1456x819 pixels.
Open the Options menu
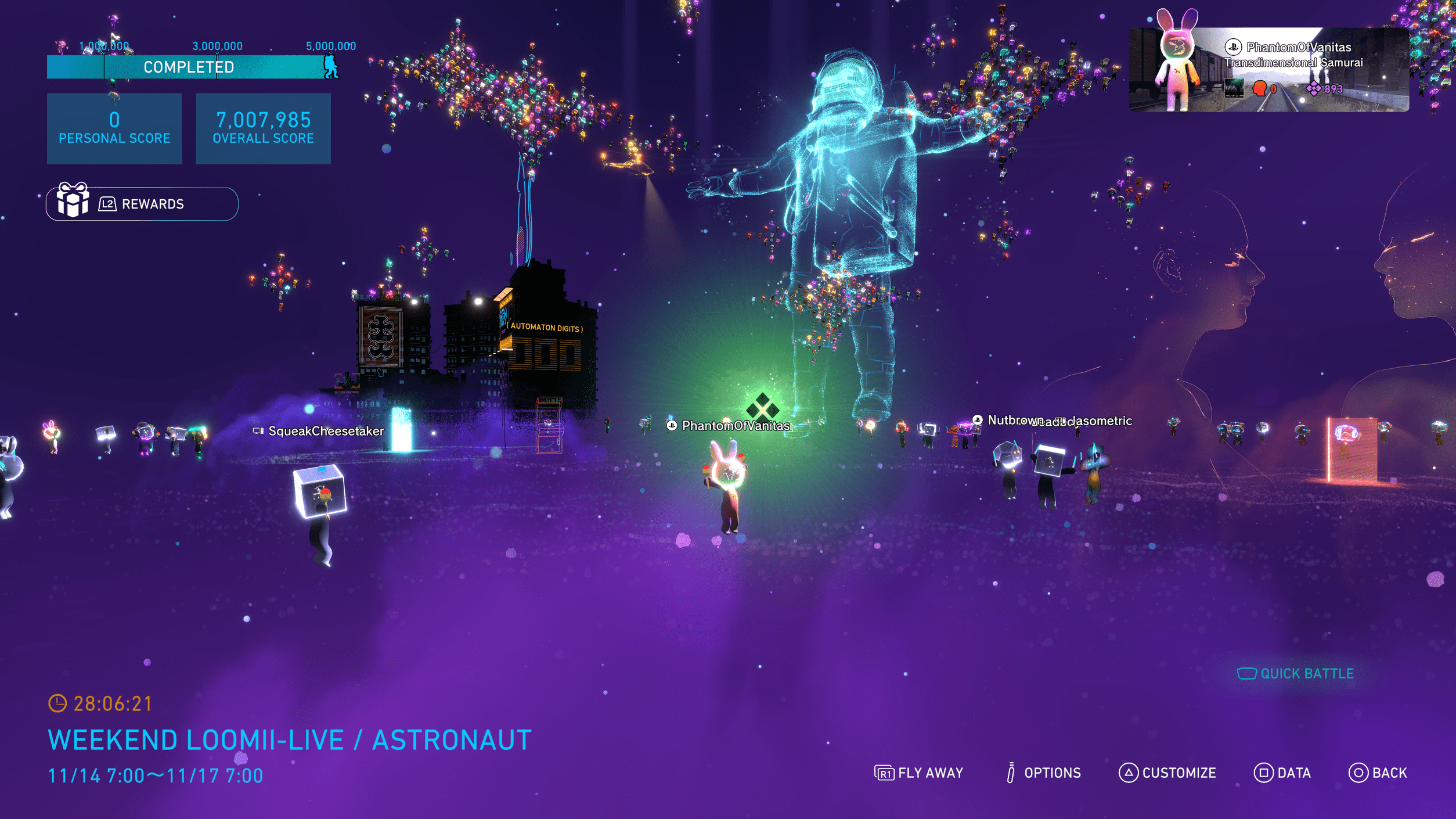coord(1043,773)
